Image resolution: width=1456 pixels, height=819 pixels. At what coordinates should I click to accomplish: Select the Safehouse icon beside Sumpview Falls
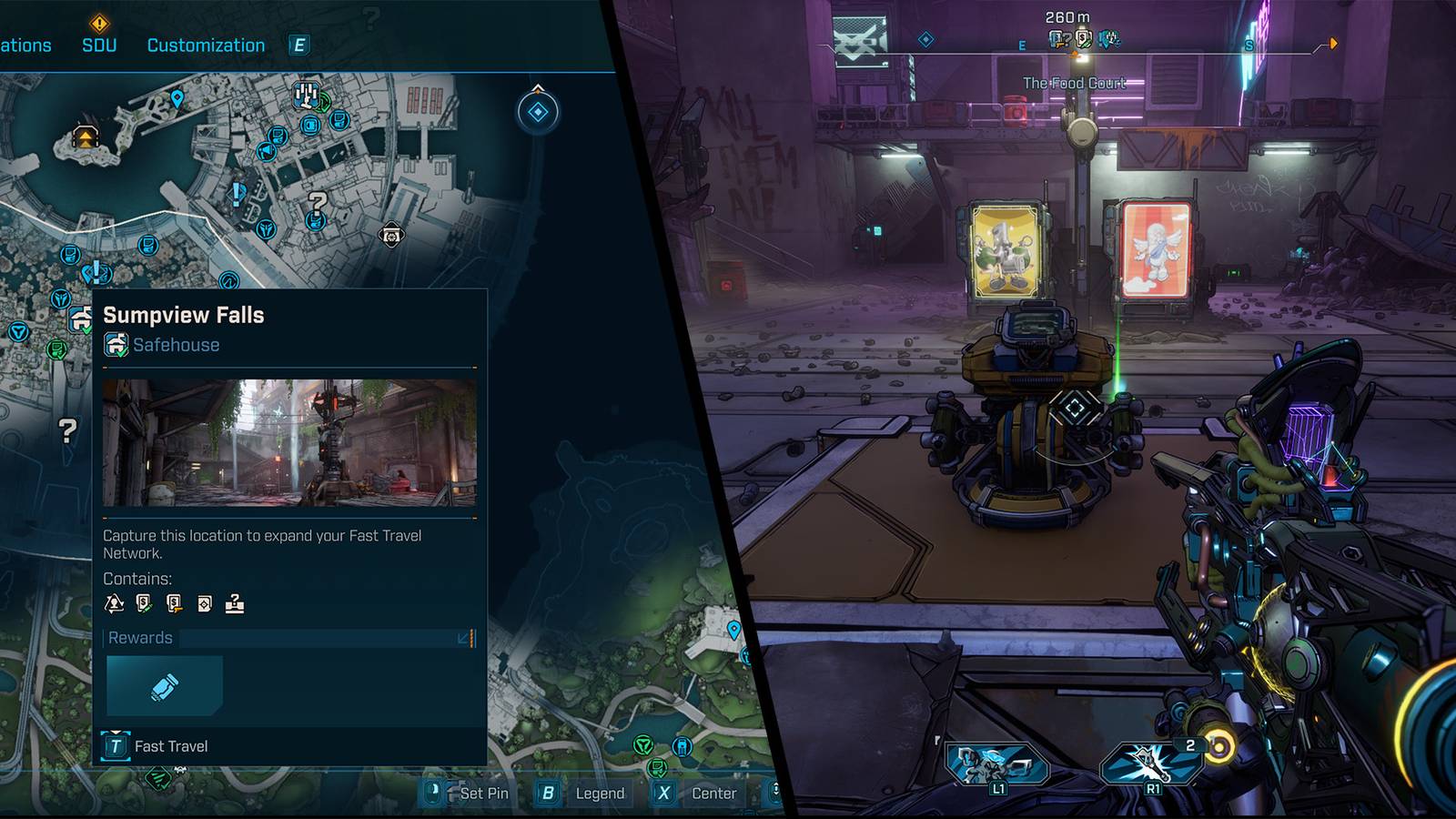[x=115, y=345]
